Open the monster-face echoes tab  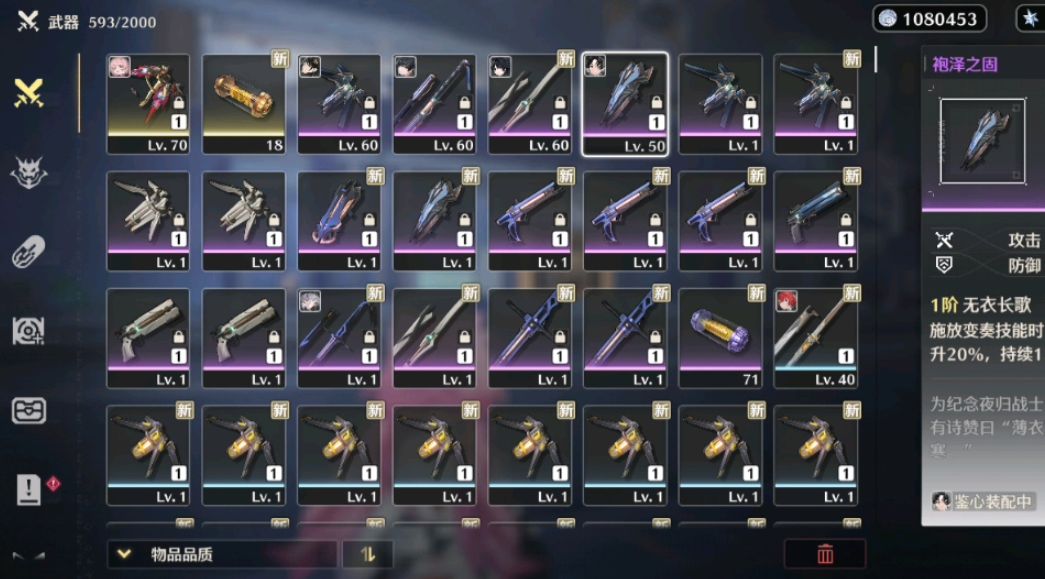30,173
